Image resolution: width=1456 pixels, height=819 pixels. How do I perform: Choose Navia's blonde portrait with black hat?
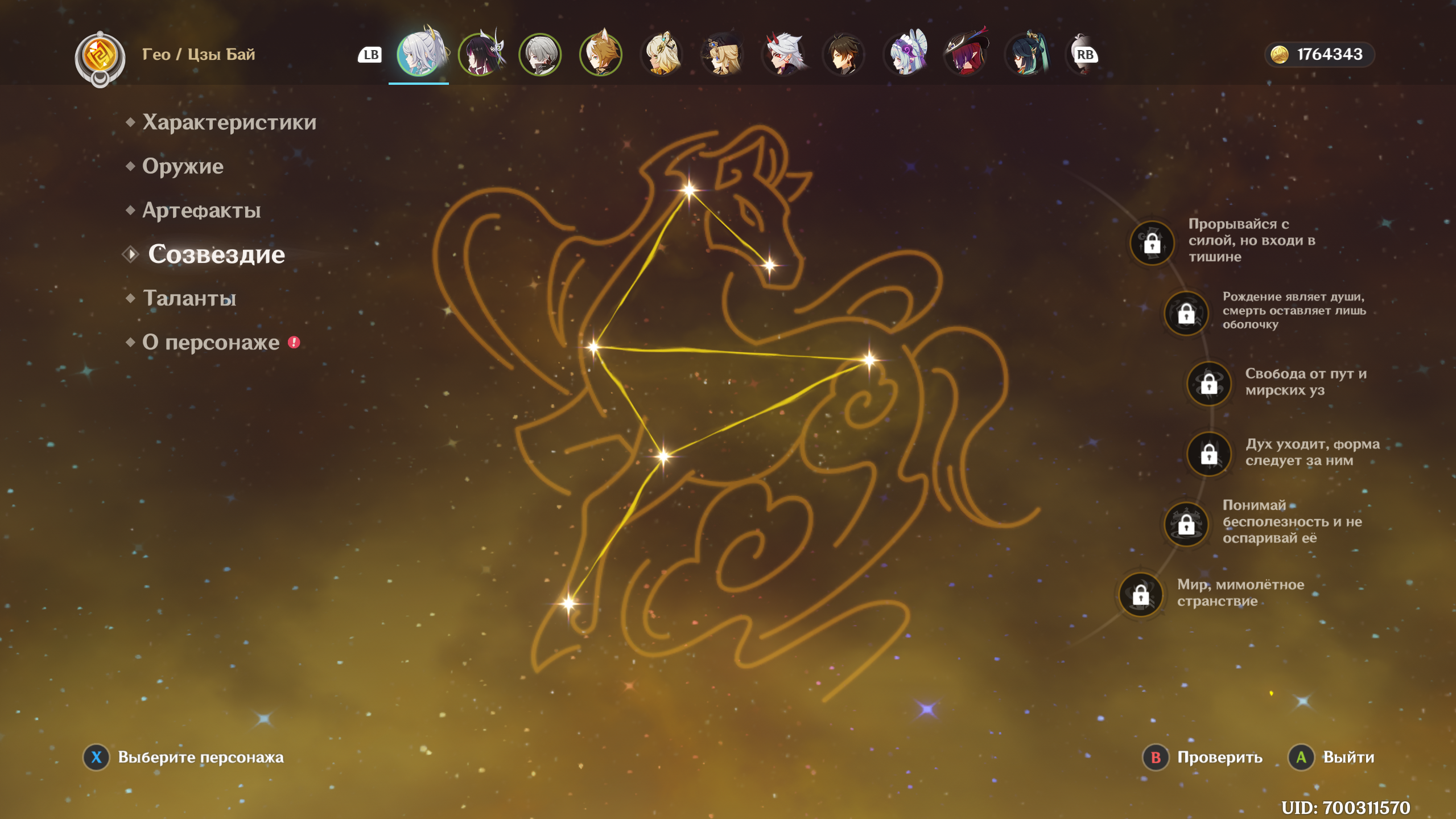tap(723, 55)
